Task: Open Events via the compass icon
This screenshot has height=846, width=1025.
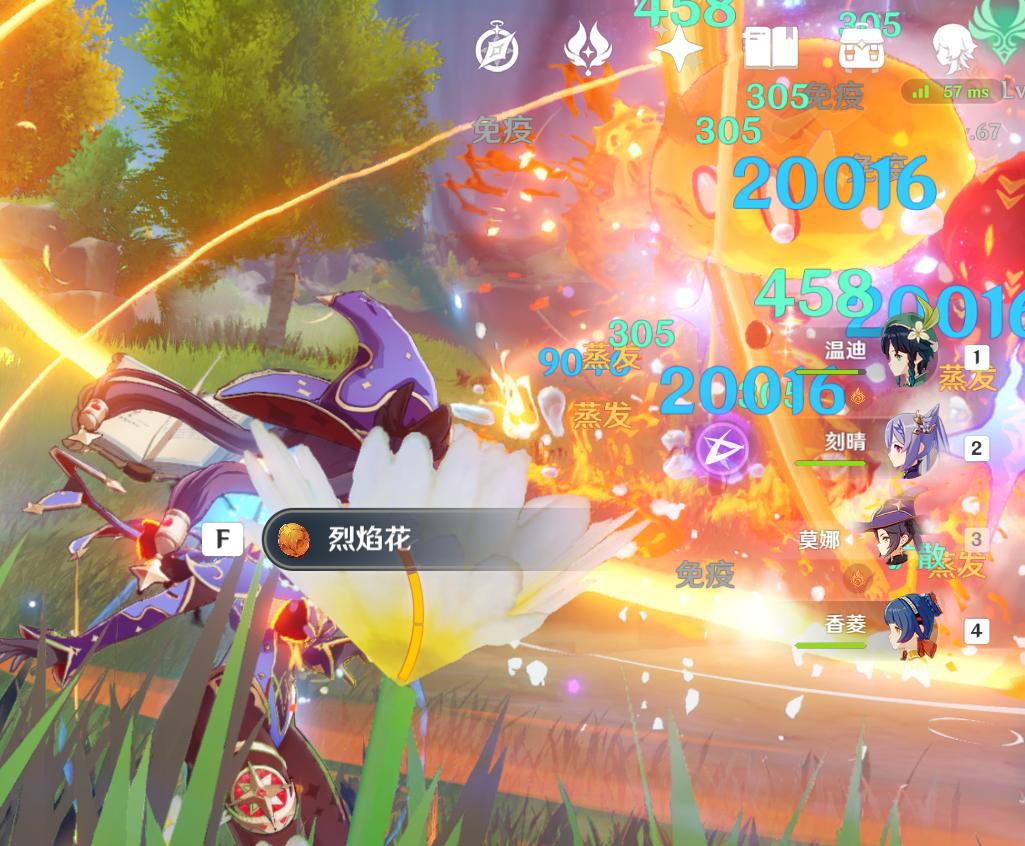Action: [496, 49]
